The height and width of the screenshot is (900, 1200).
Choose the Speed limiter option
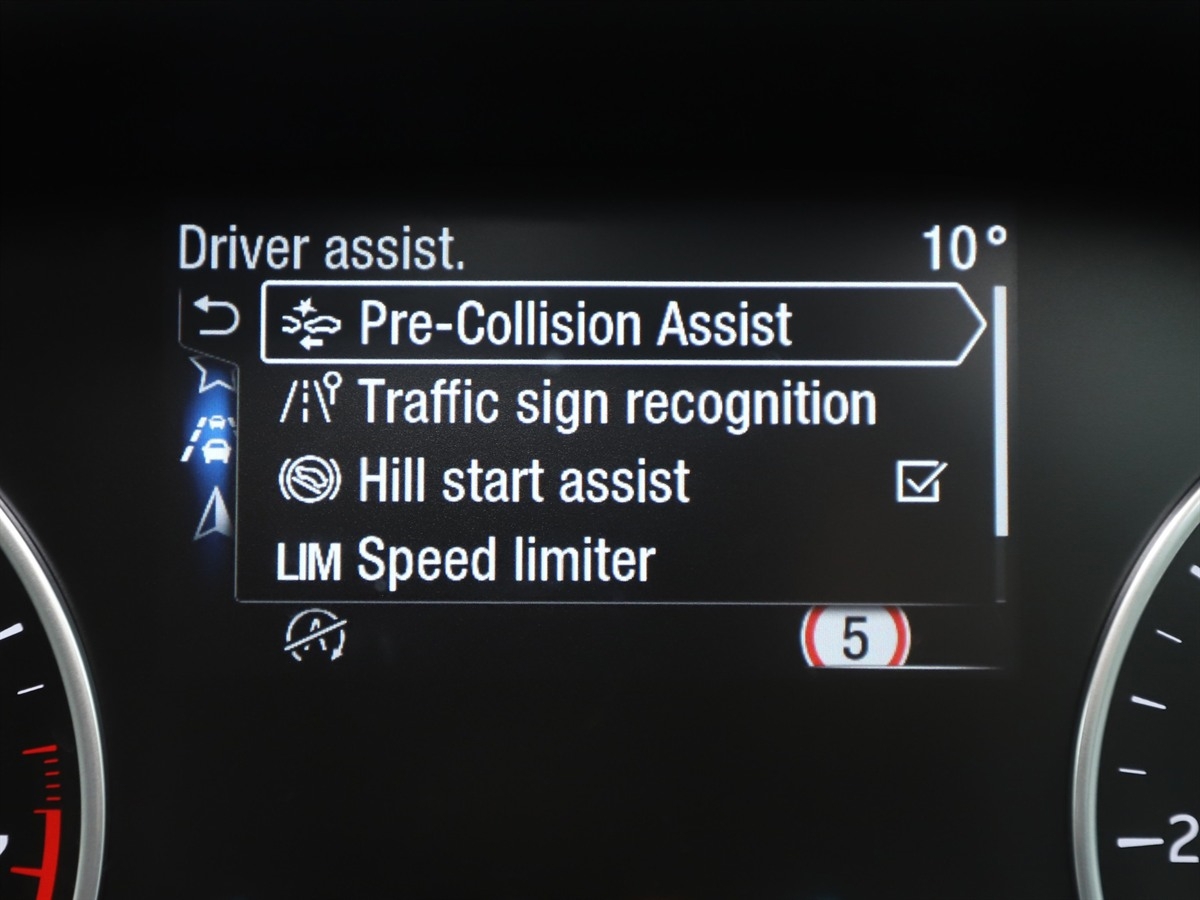[x=505, y=560]
